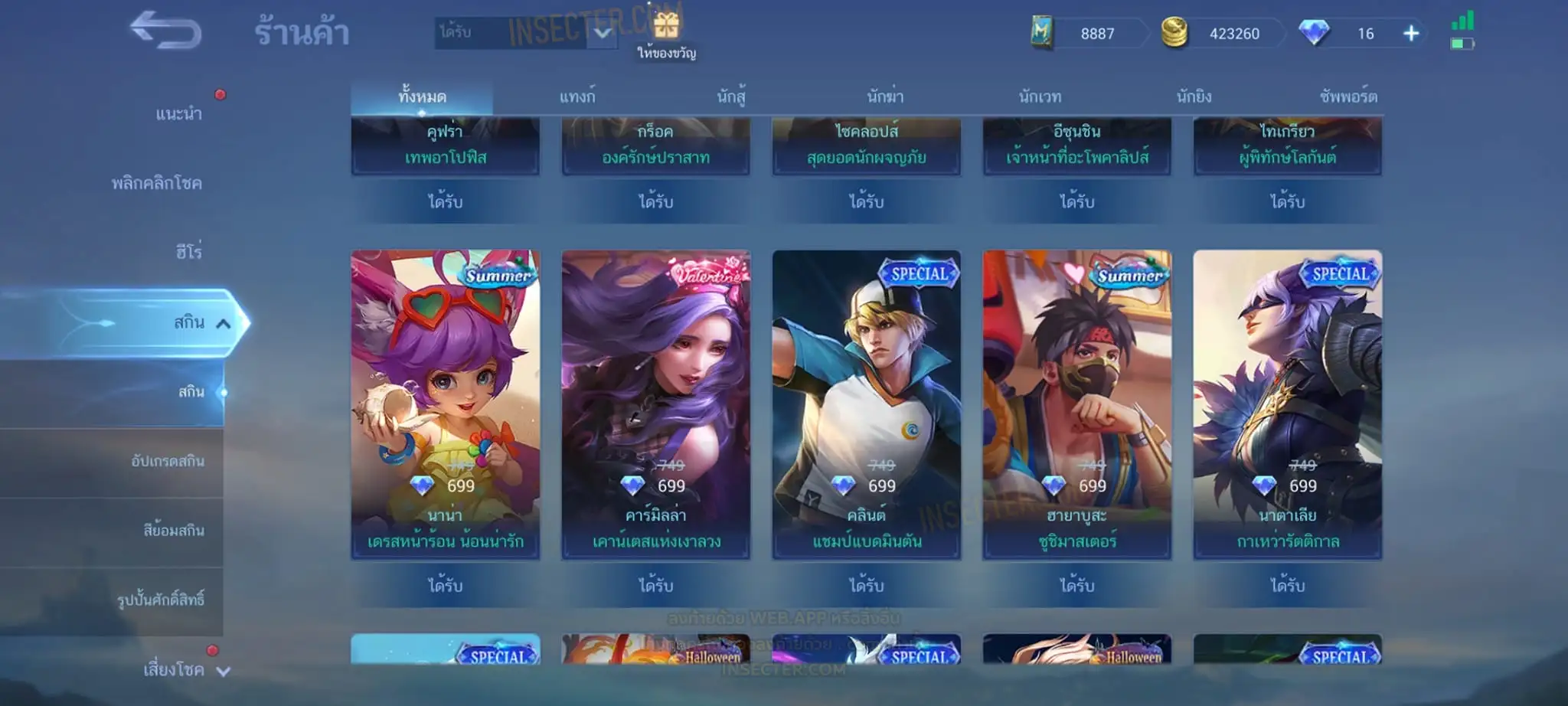The width and height of the screenshot is (1568, 706).
Task: Switch to the นักสู้ tab
Action: pyautogui.click(x=731, y=97)
